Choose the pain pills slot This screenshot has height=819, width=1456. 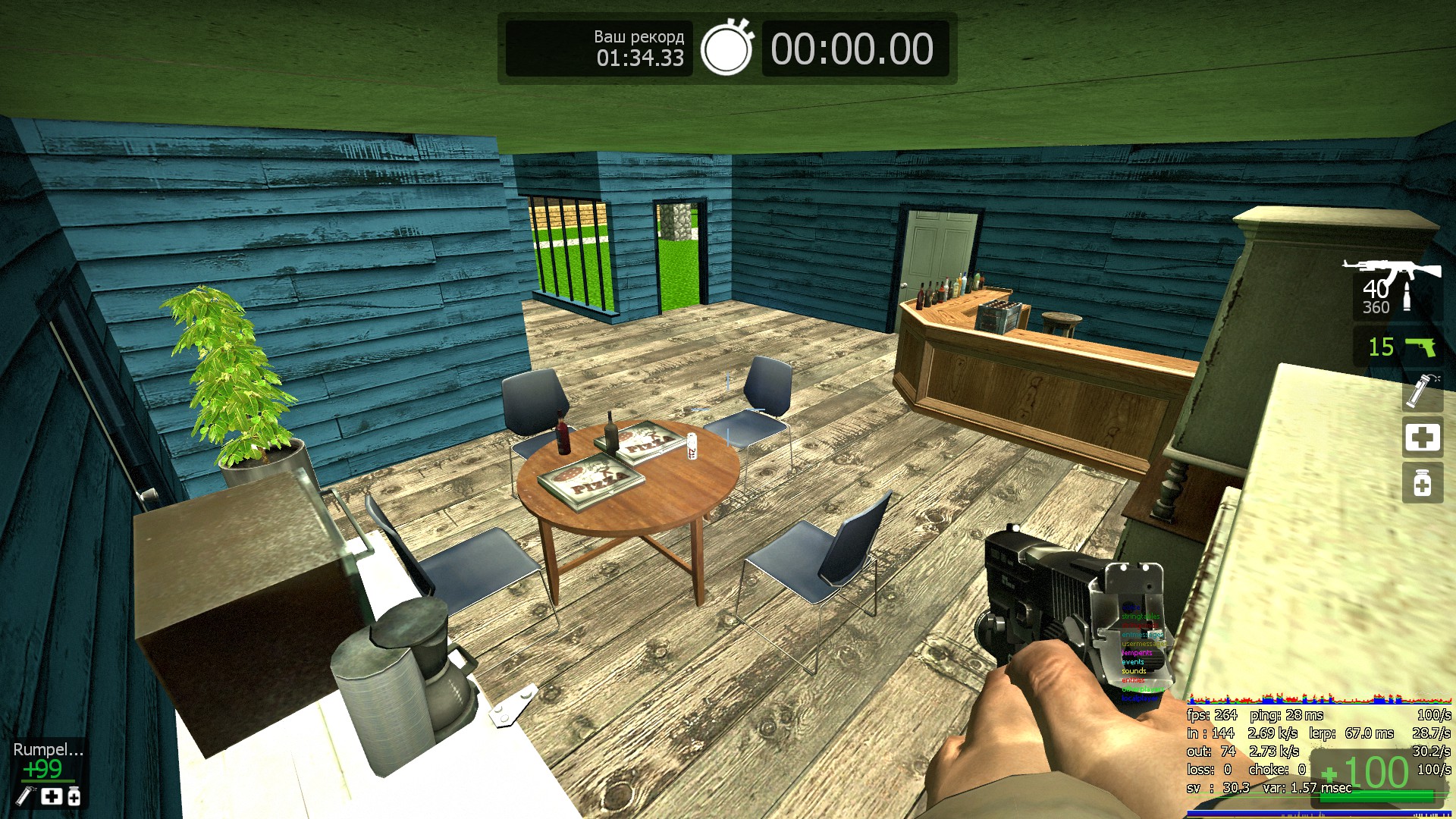1422,483
